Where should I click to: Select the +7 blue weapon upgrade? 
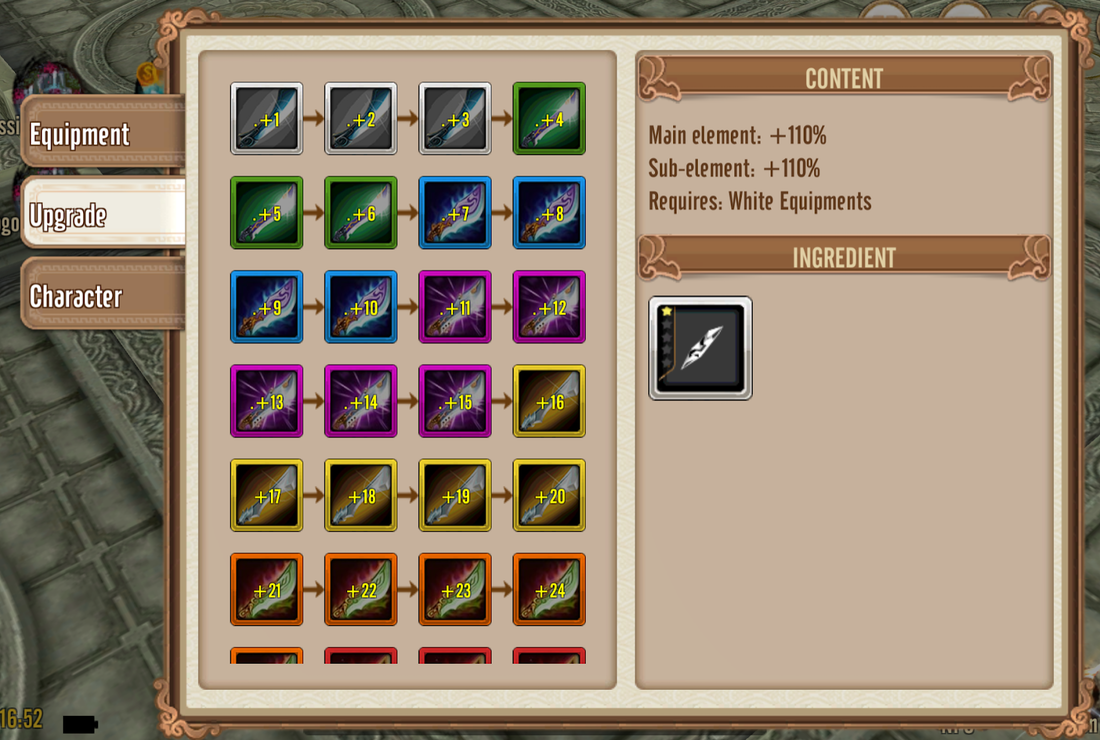click(455, 212)
